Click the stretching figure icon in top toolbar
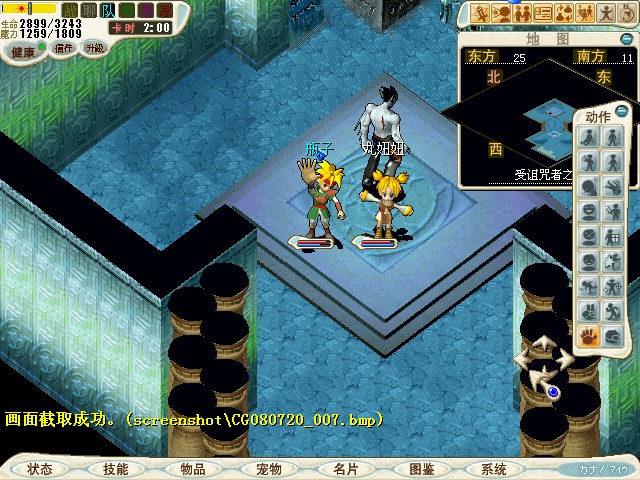Screen dimensions: 640x480 pyautogui.click(x=606, y=14)
